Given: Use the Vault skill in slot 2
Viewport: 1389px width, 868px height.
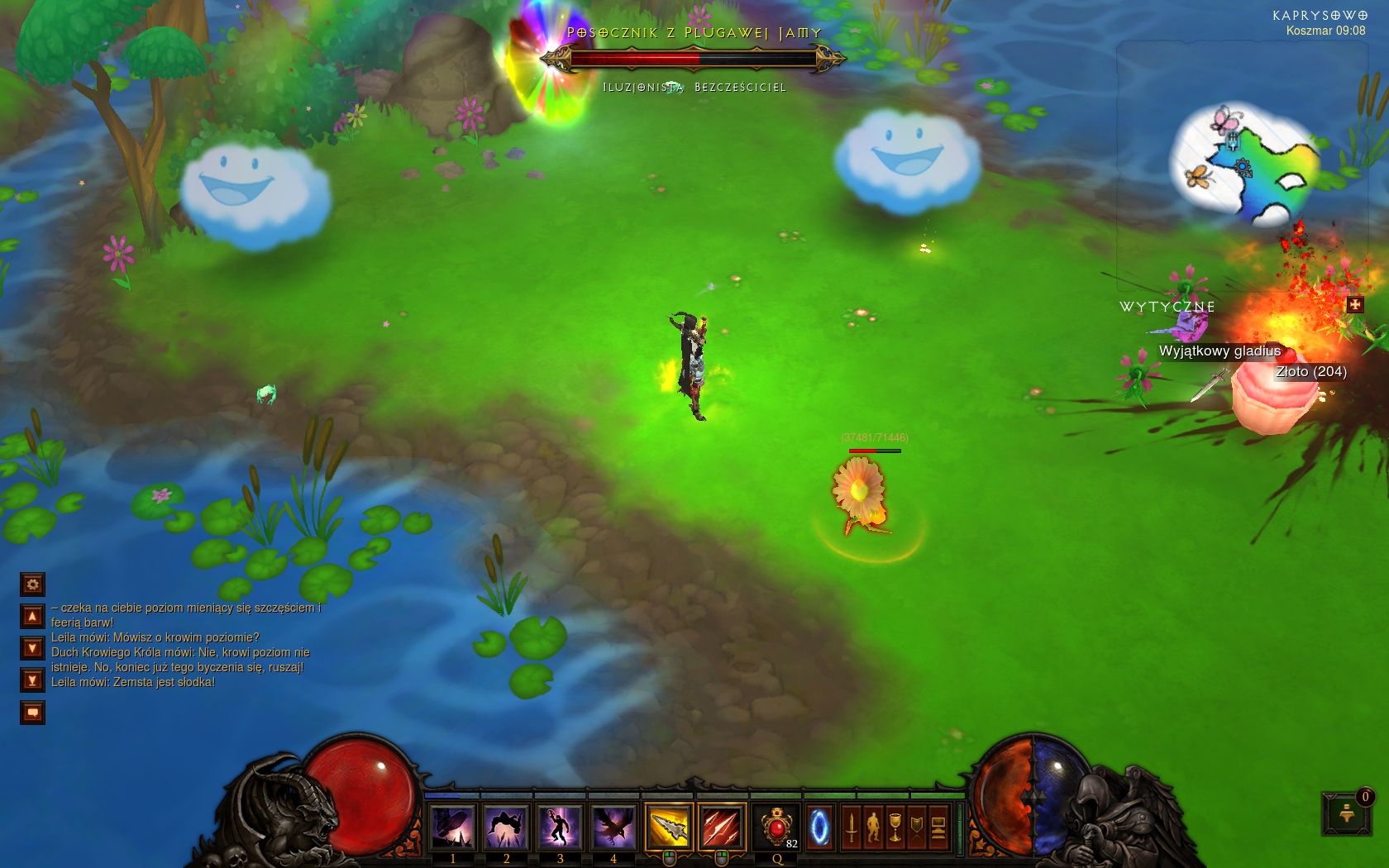Looking at the screenshot, I should [x=506, y=827].
